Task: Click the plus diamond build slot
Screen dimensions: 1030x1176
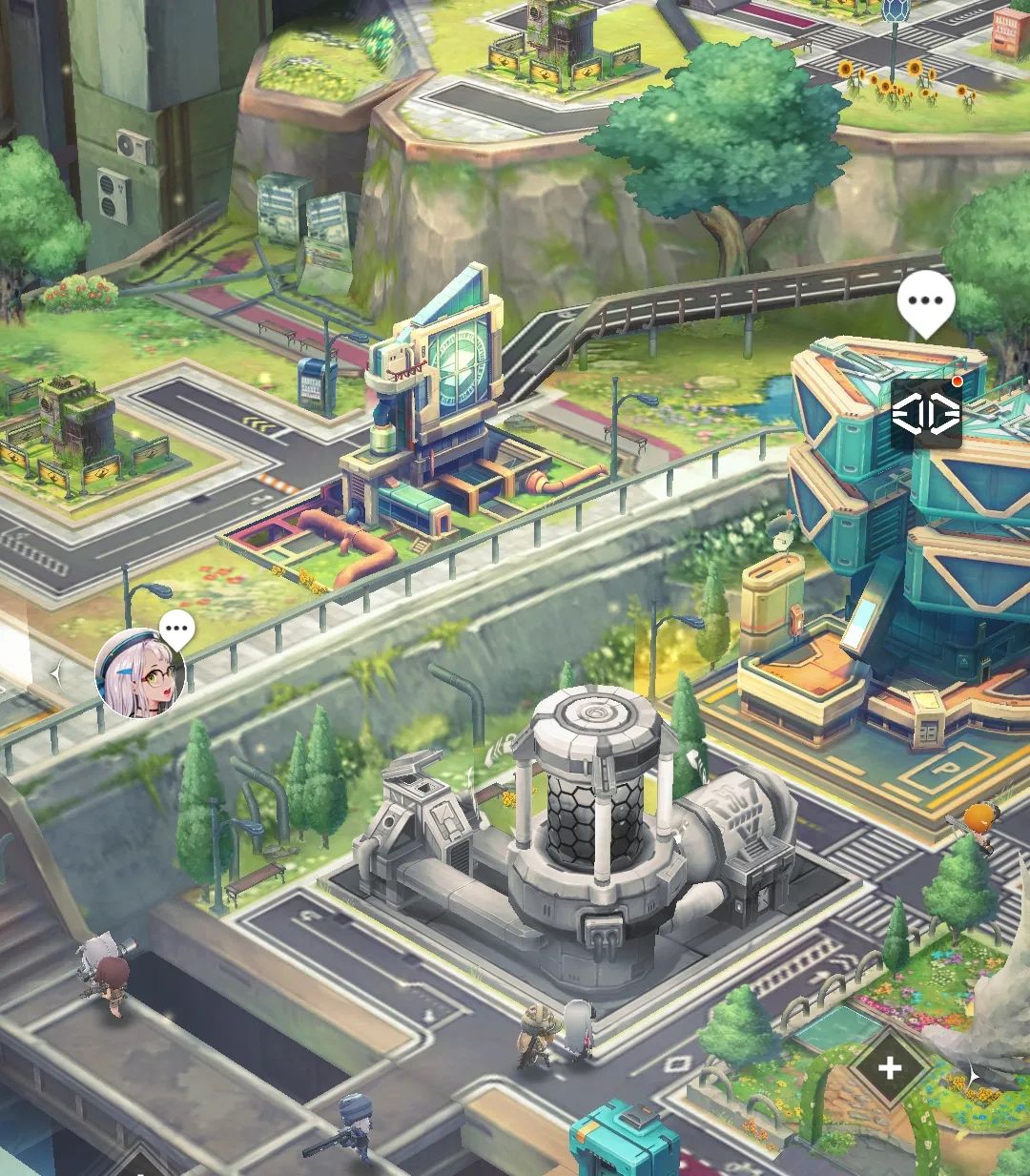Action: point(889,1067)
